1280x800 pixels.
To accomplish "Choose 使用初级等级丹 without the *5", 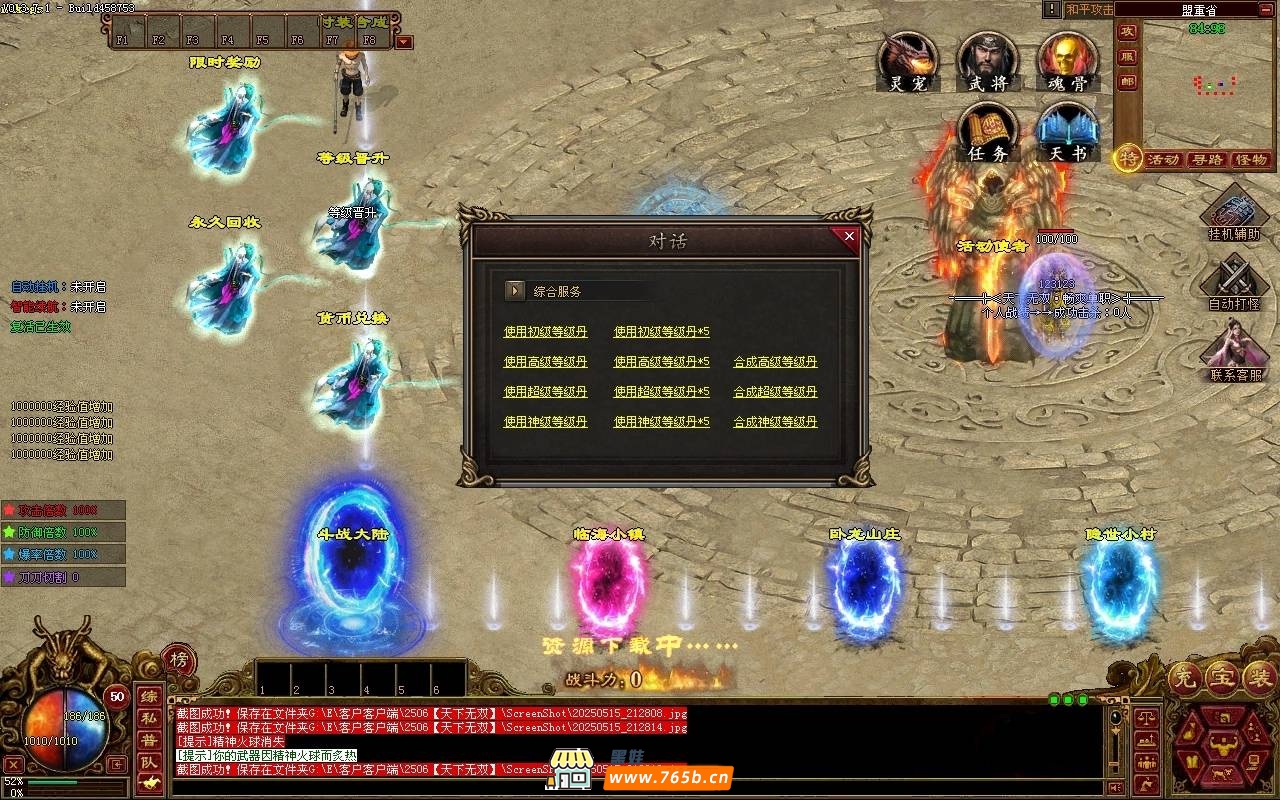I will click(545, 332).
